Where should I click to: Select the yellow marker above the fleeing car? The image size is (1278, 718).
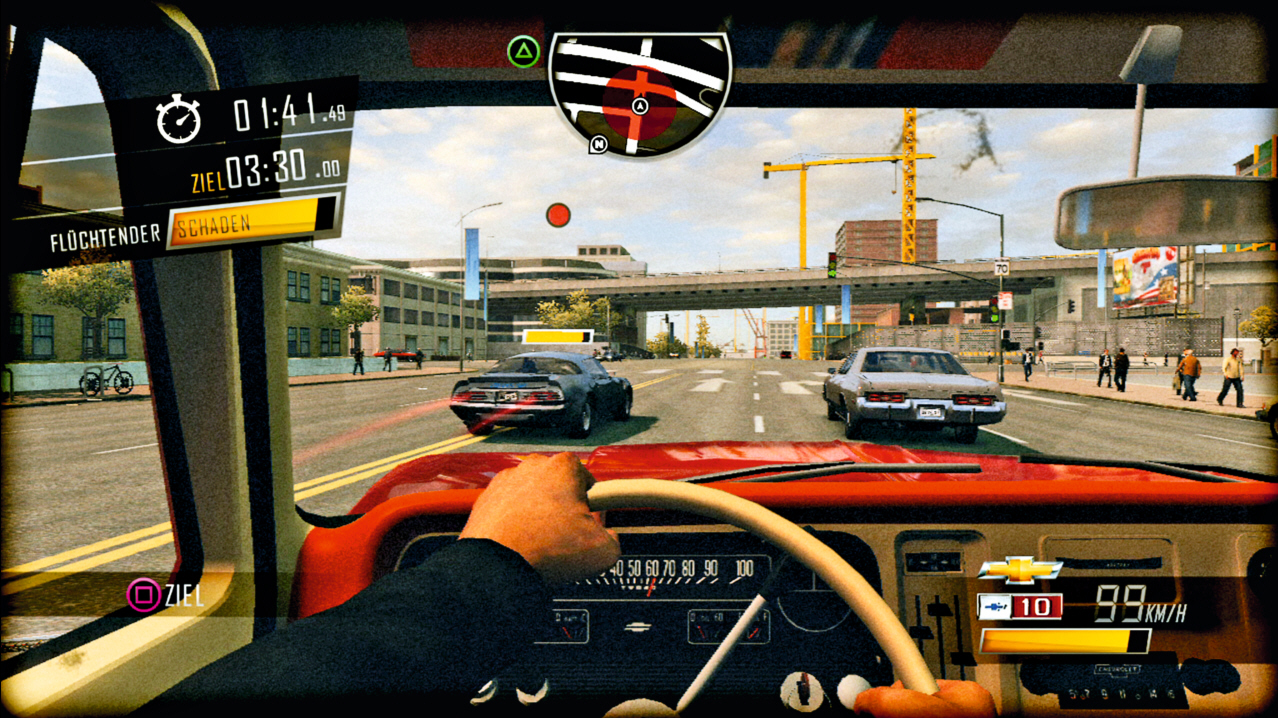tap(557, 337)
